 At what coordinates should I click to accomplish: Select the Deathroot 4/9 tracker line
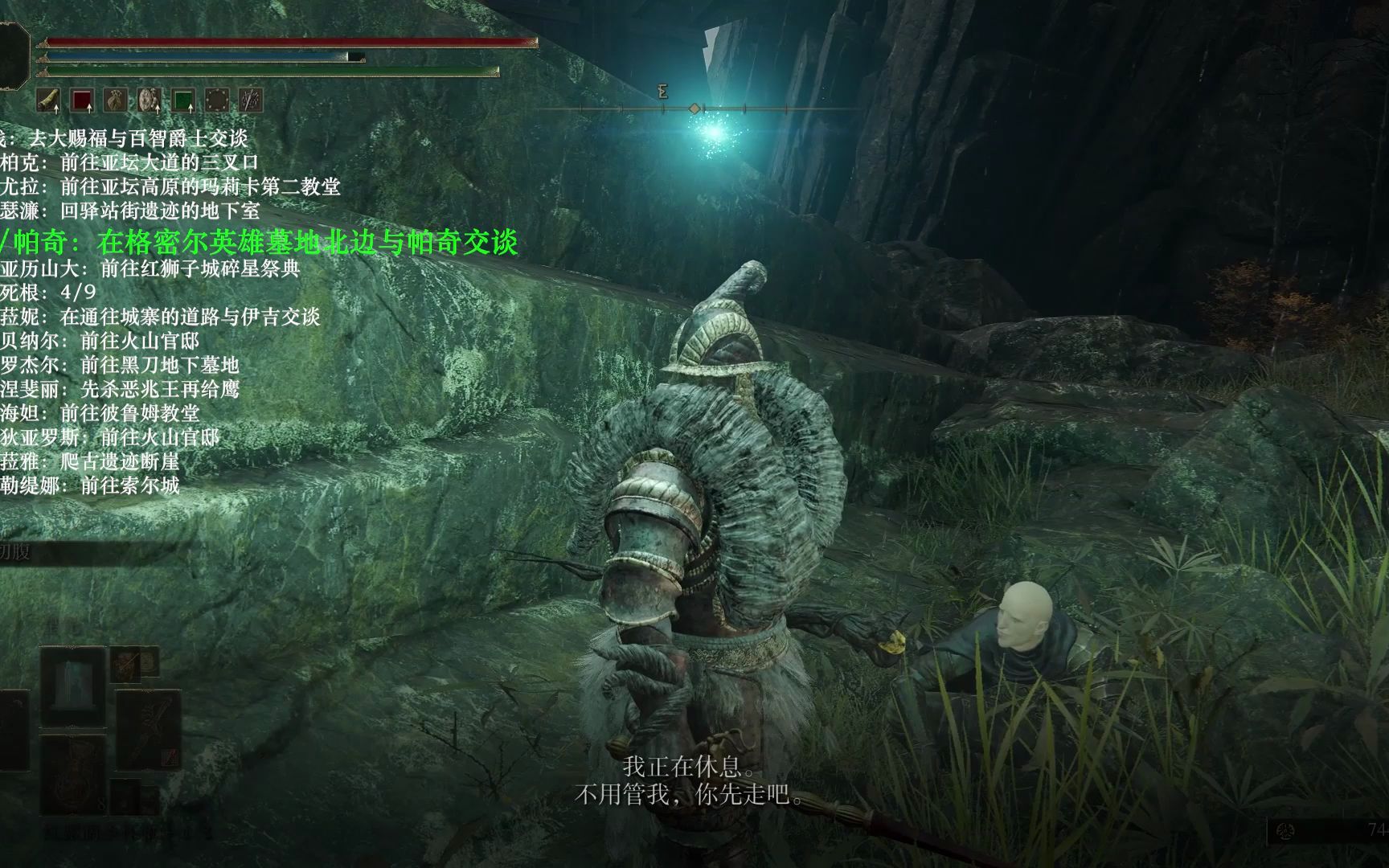48,292
